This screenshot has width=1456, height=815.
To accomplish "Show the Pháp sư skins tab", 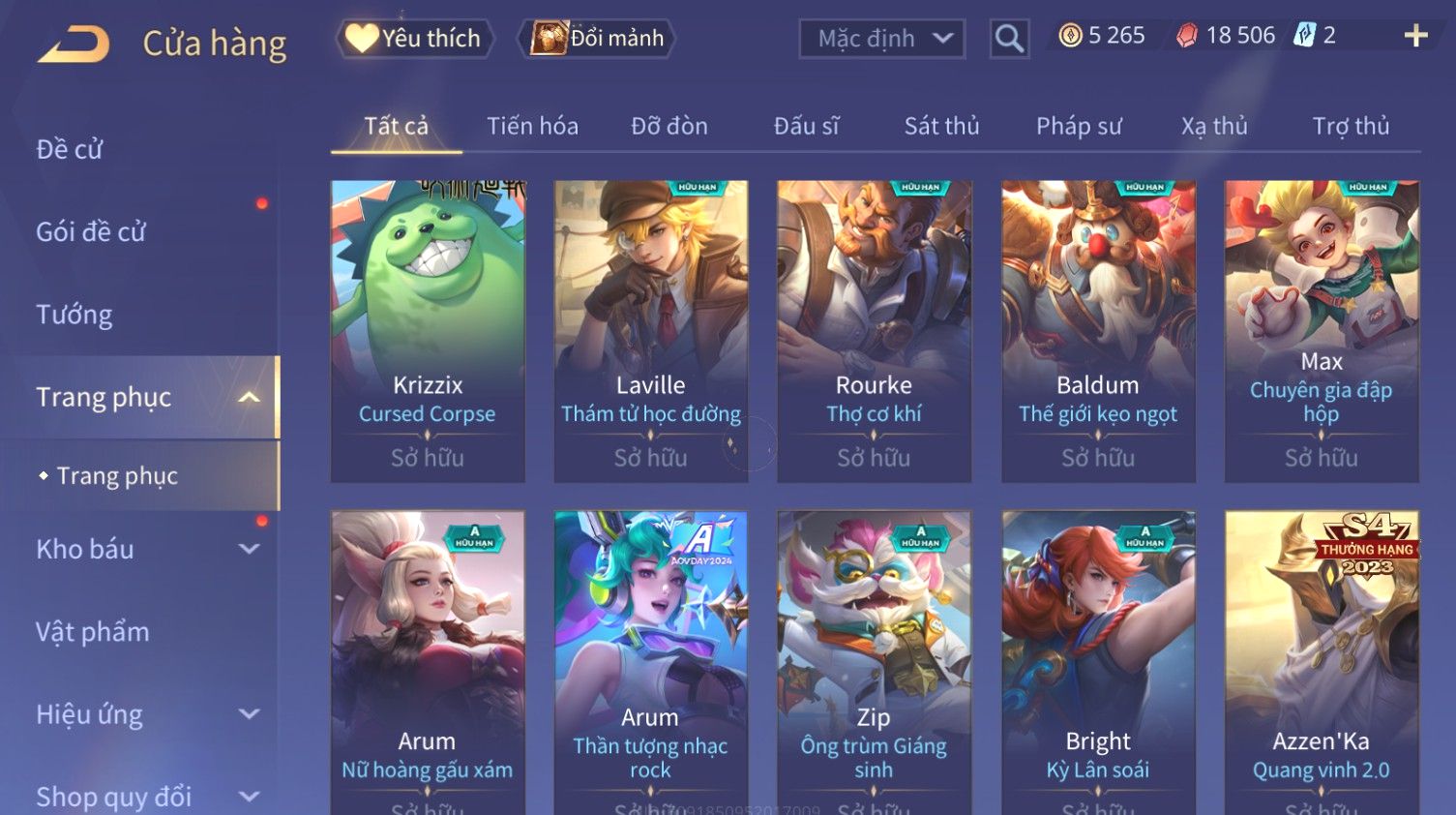I will [x=1079, y=126].
